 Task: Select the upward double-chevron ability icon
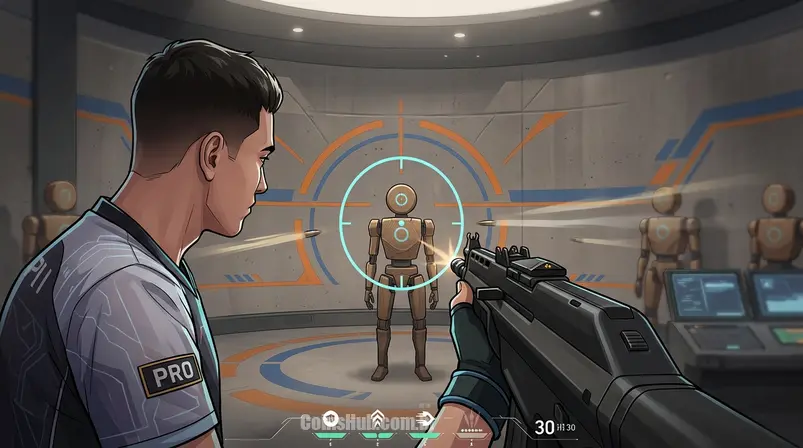click(x=377, y=419)
